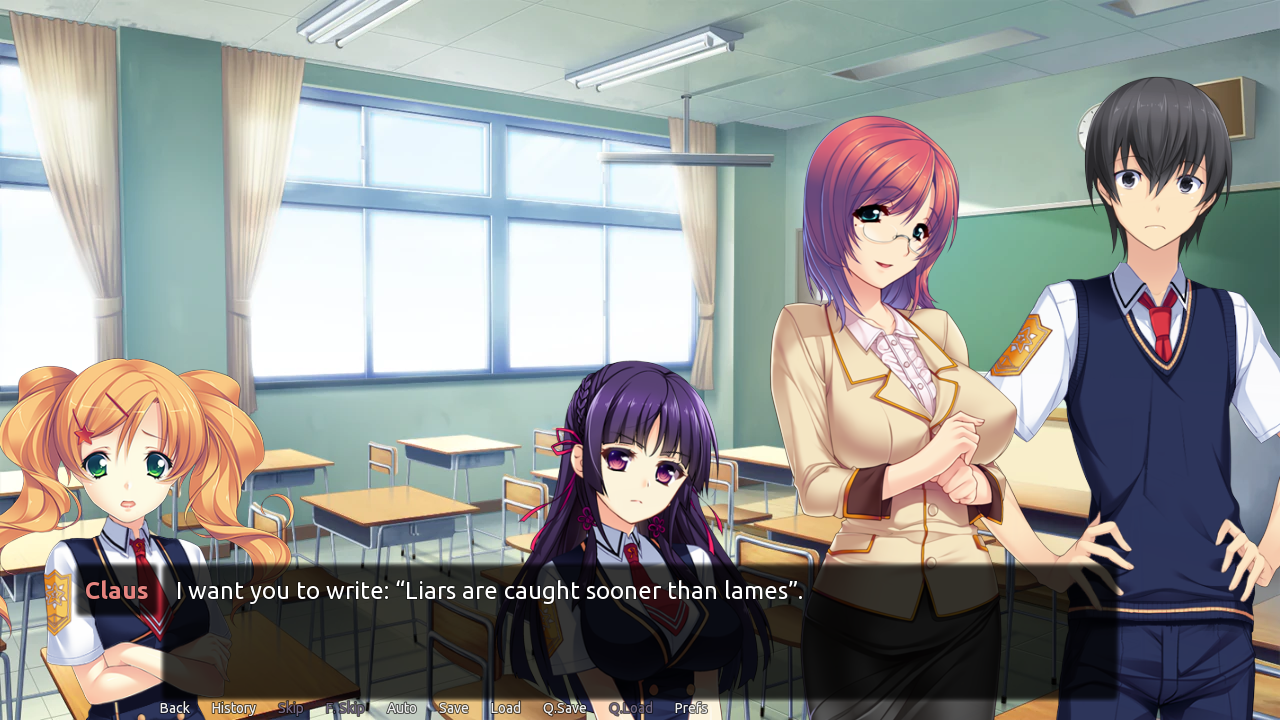The width and height of the screenshot is (1280, 720).
Task: Open the Prefs settings screen
Action: 691,707
